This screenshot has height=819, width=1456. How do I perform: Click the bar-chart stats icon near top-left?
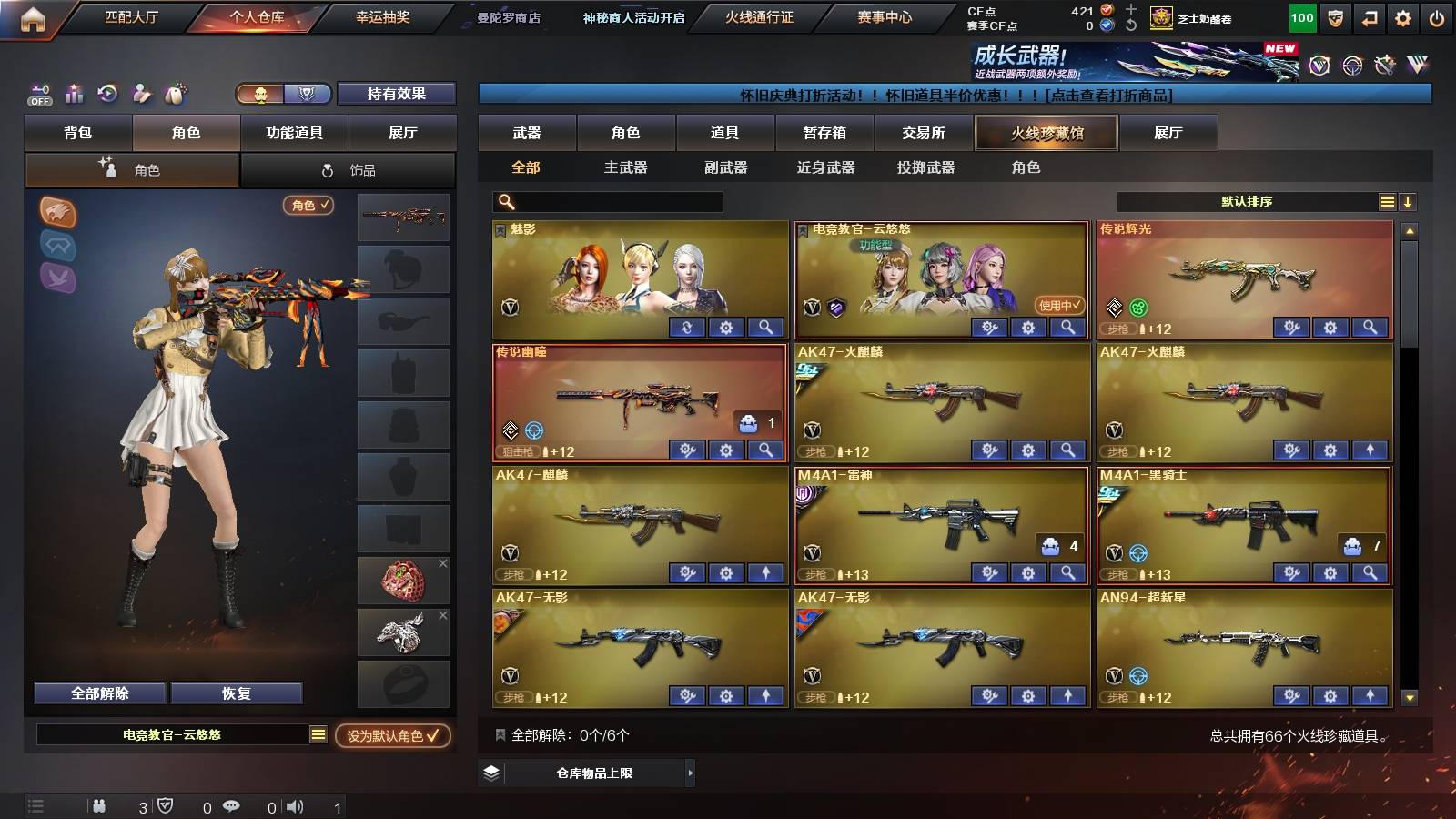pyautogui.click(x=75, y=93)
